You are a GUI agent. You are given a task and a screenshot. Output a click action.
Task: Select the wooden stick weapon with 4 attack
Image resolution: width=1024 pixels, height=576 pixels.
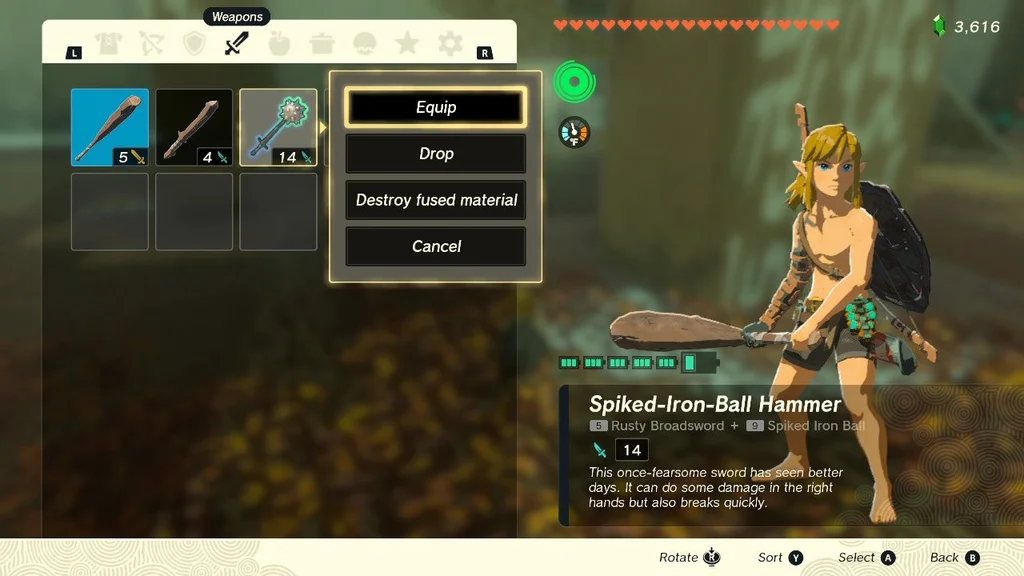pos(194,127)
